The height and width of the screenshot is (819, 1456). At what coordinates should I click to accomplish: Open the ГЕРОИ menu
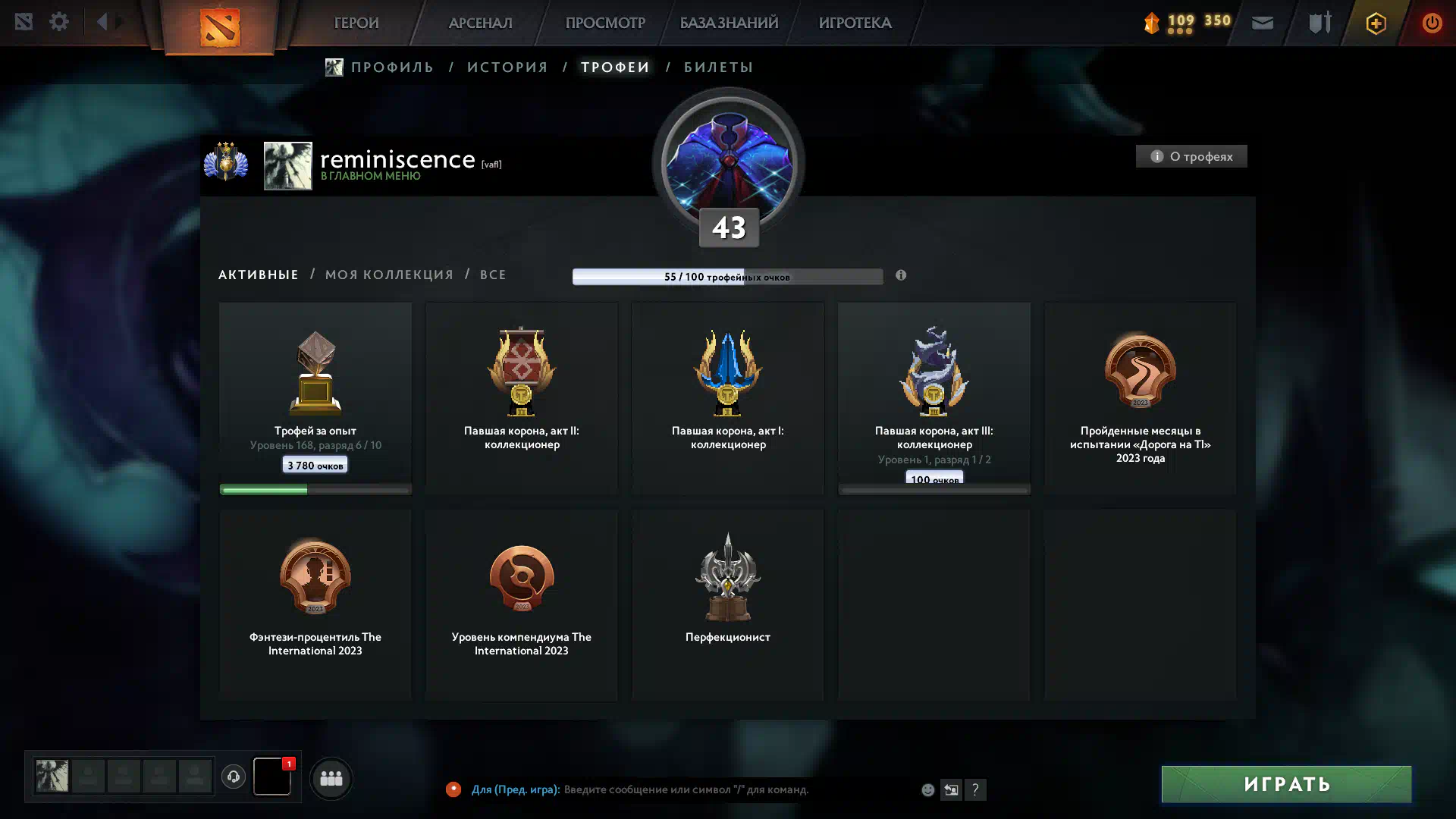coord(356,23)
